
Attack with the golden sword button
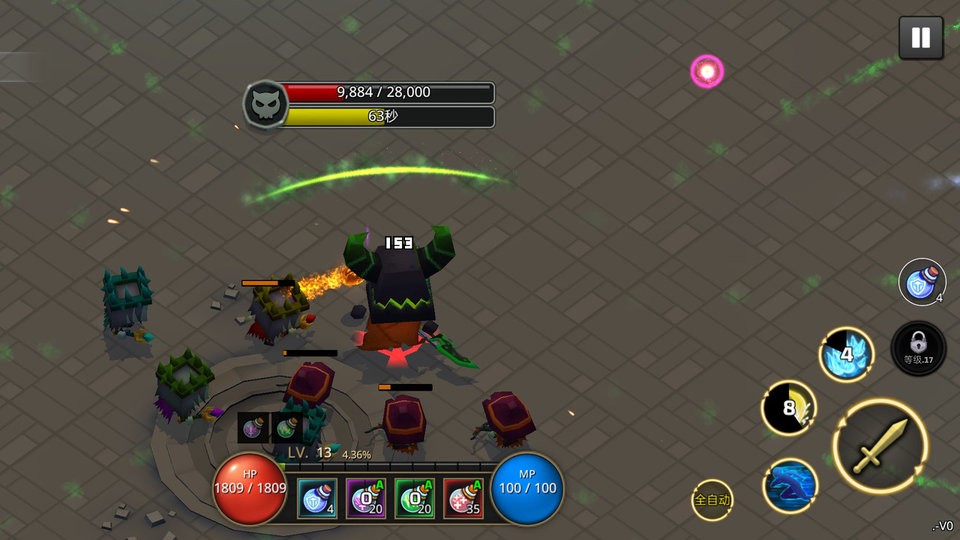coord(880,446)
